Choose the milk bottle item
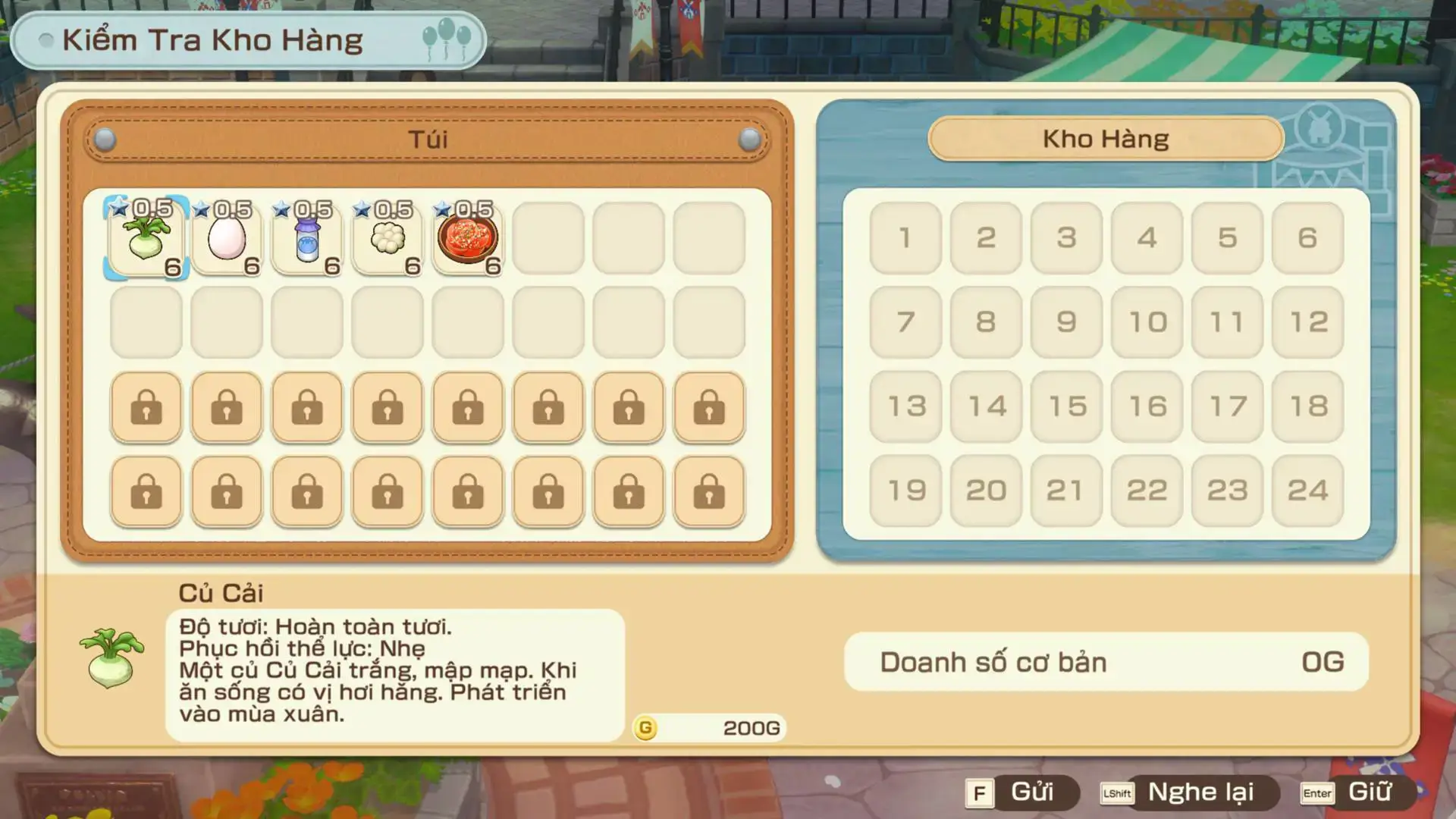1456x819 pixels. click(x=307, y=239)
